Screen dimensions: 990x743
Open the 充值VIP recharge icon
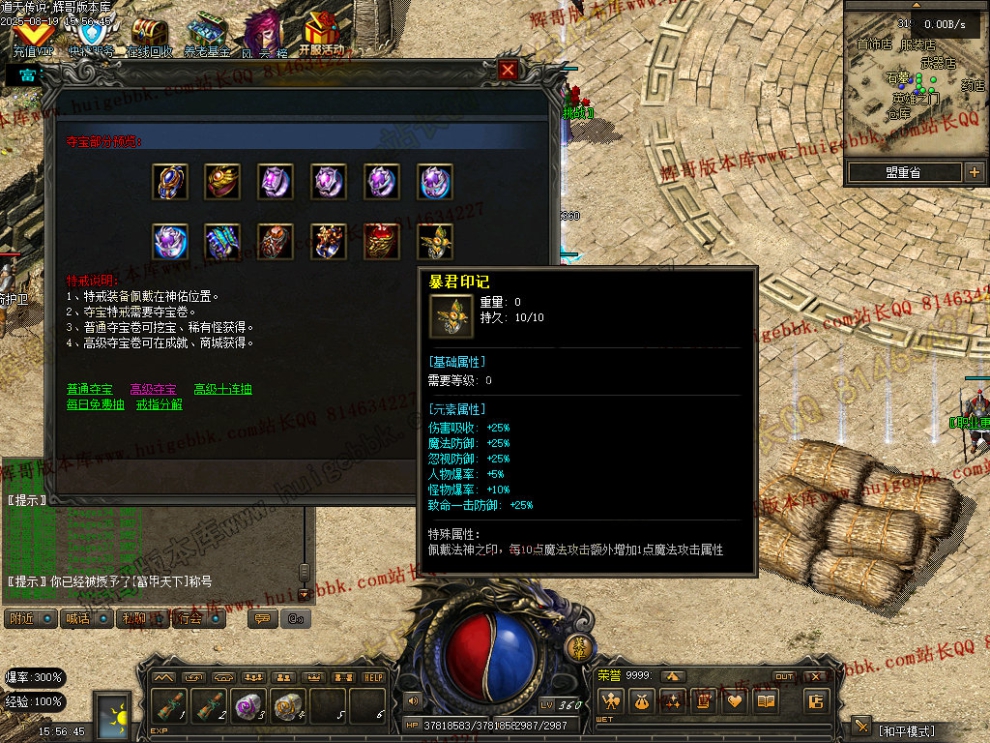33,36
